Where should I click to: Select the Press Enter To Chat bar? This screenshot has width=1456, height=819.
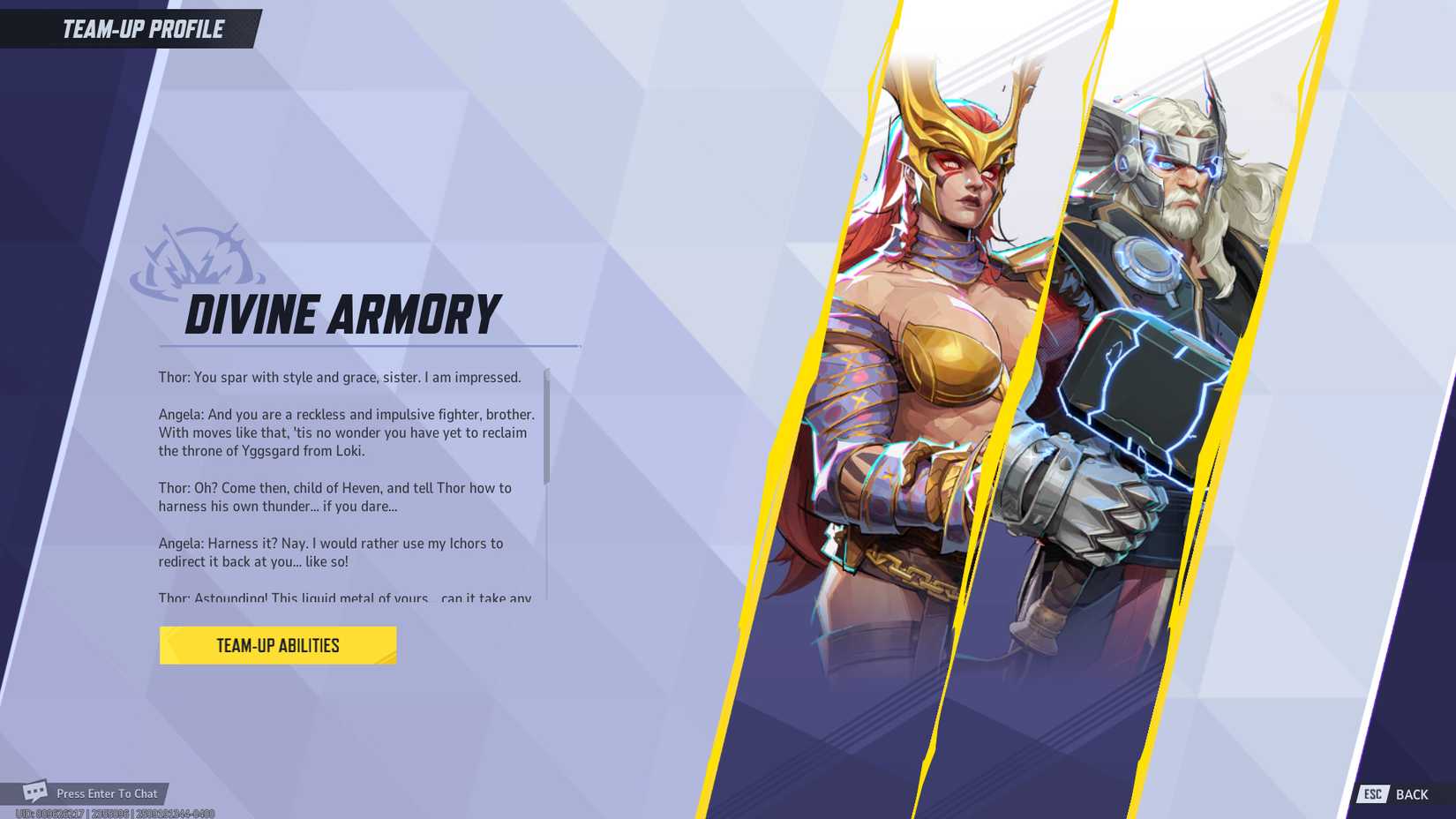click(x=106, y=793)
